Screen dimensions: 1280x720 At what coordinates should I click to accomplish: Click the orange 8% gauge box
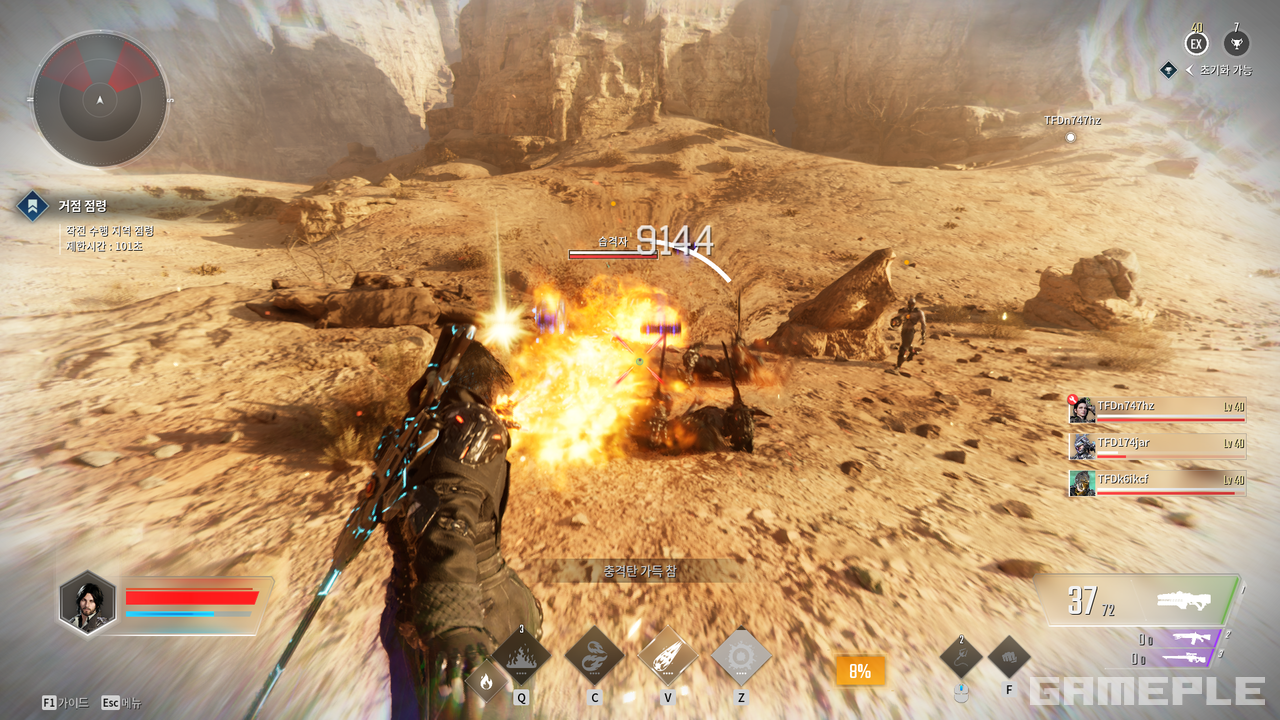(860, 671)
